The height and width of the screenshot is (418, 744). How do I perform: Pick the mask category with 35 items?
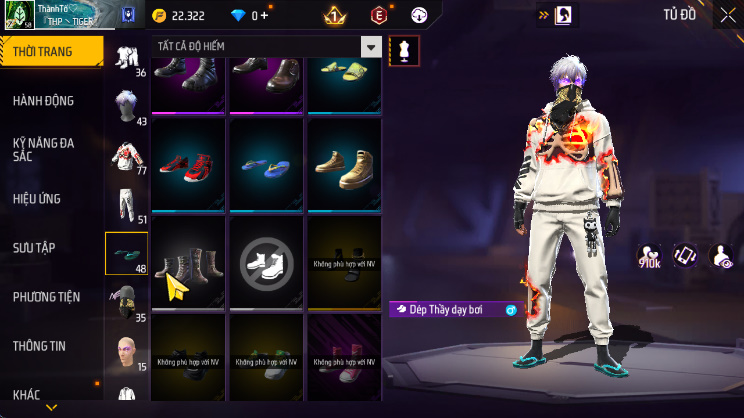(x=126, y=302)
